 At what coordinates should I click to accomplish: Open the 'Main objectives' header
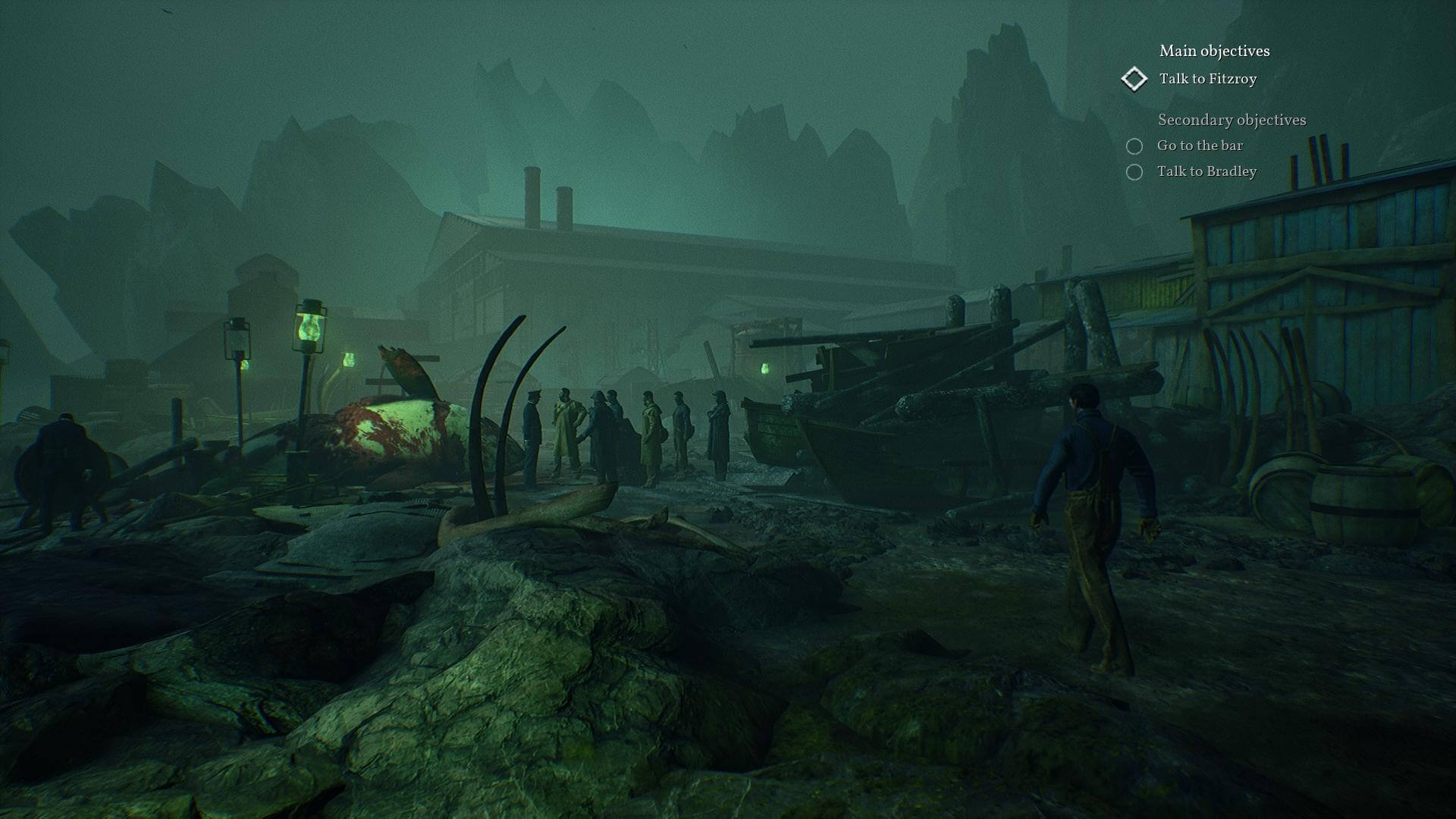point(1213,51)
